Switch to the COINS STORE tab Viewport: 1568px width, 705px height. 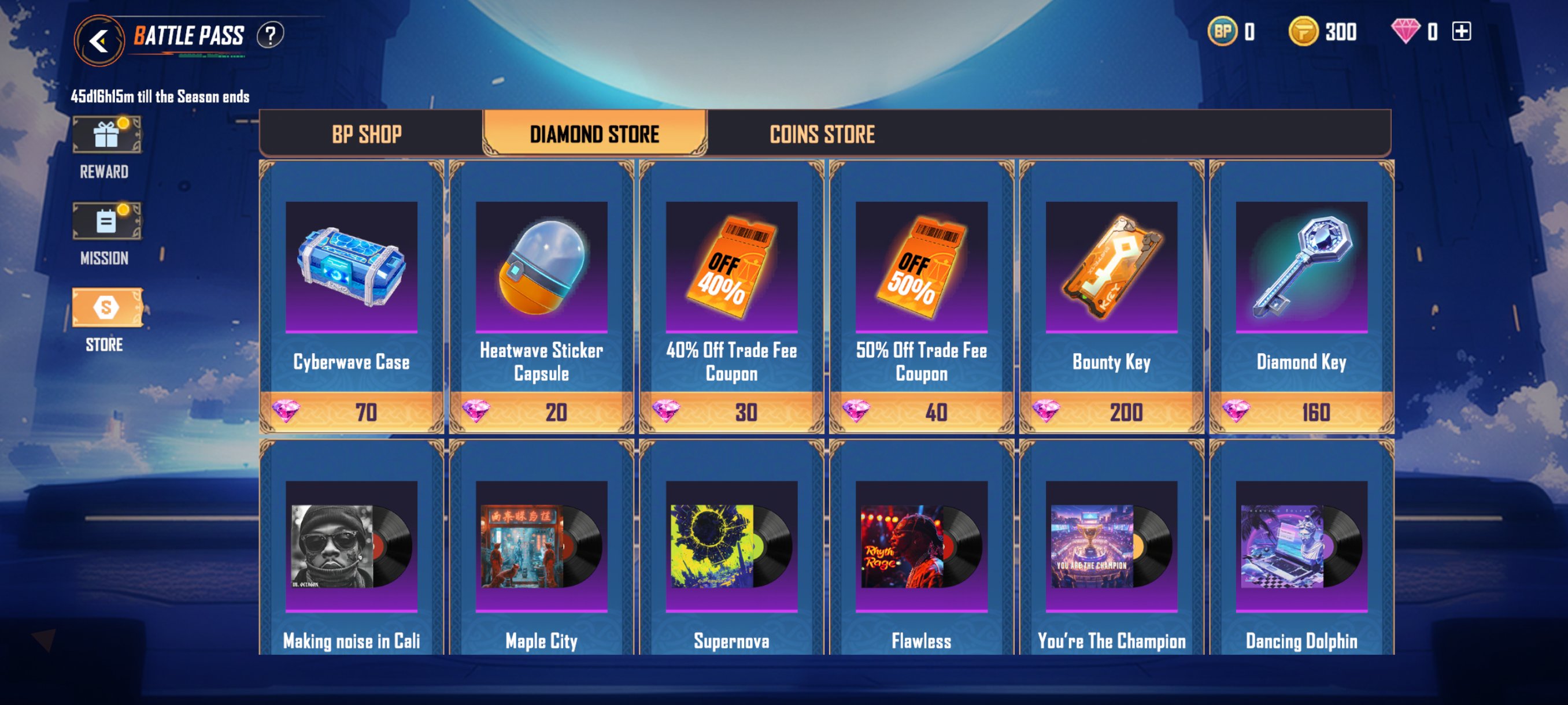[x=822, y=134]
